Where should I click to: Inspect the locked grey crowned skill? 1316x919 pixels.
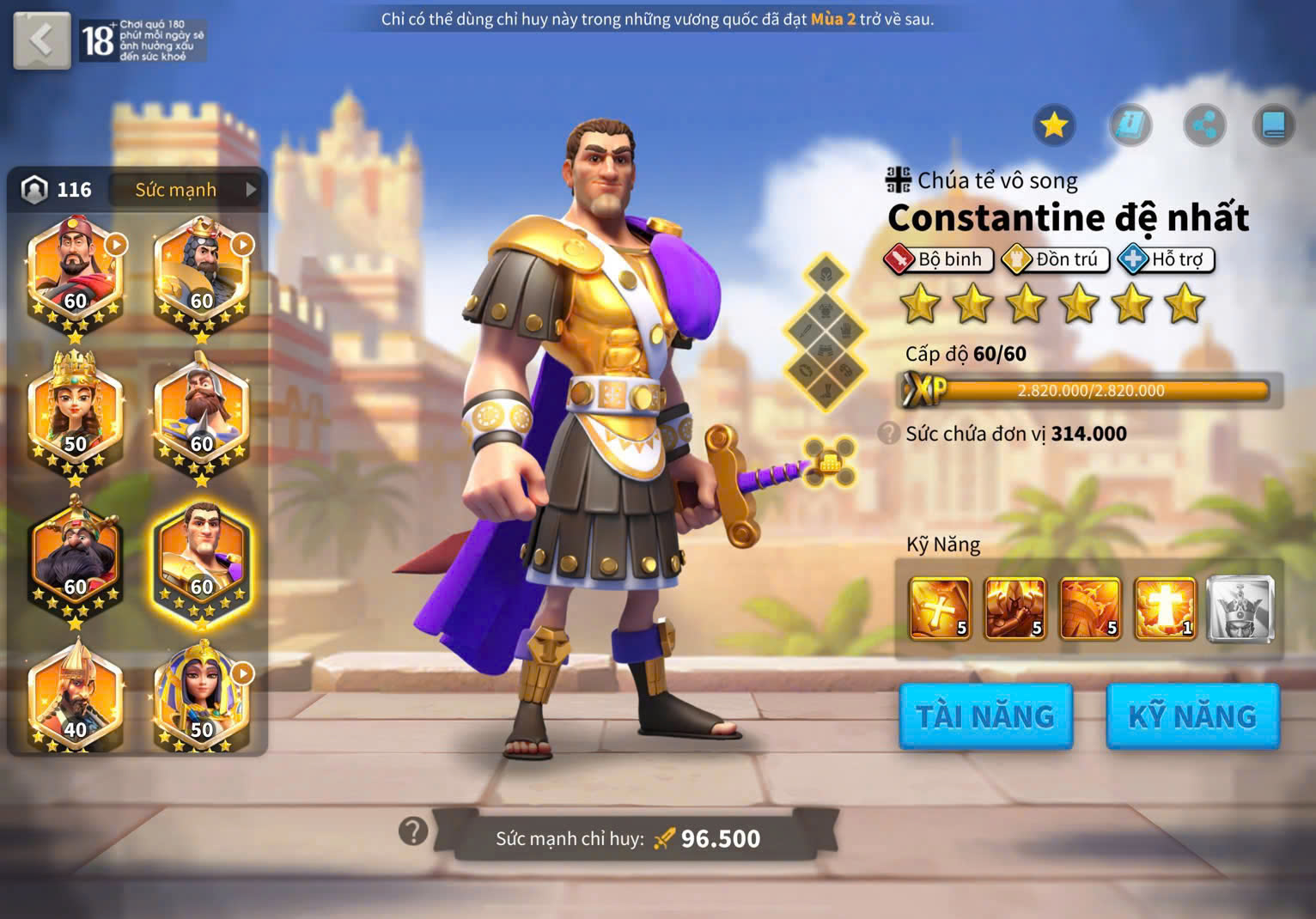(x=1240, y=609)
